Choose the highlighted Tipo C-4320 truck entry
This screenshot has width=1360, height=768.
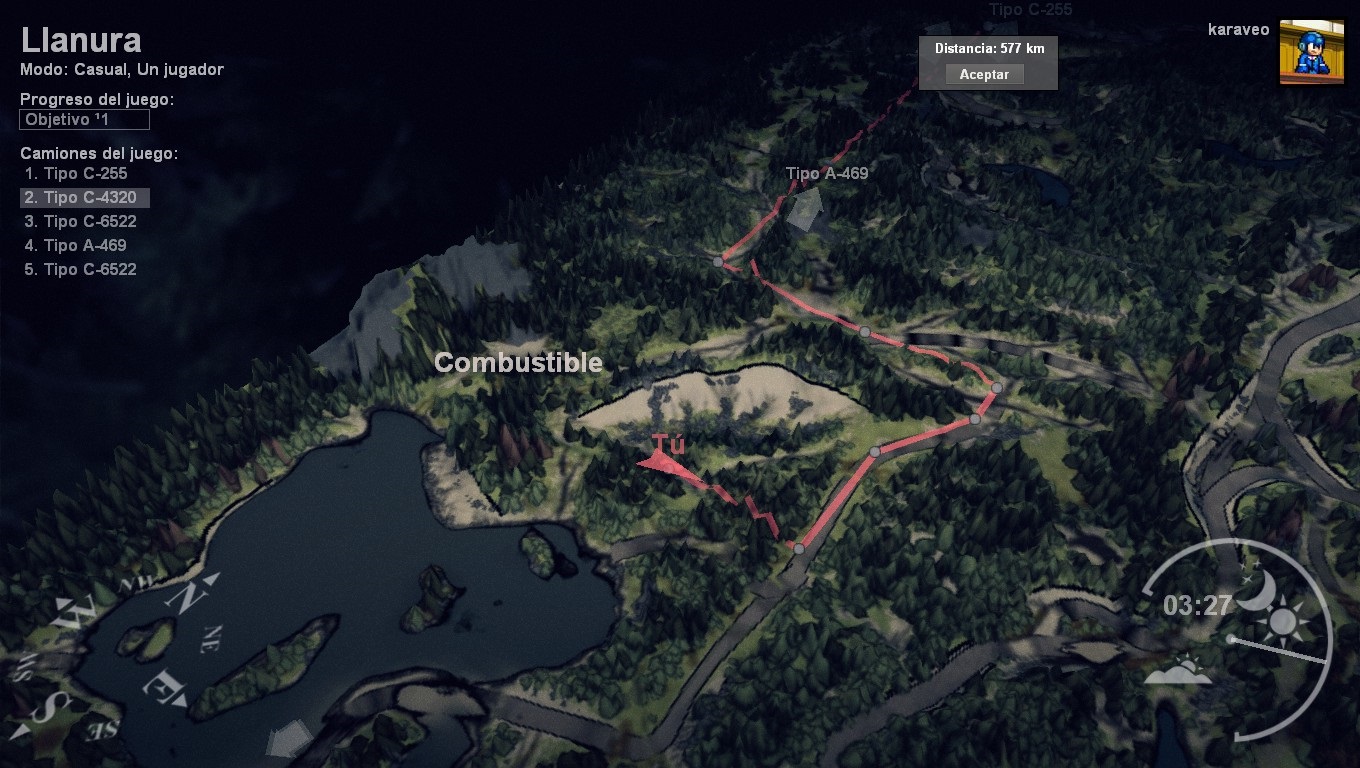(x=85, y=197)
